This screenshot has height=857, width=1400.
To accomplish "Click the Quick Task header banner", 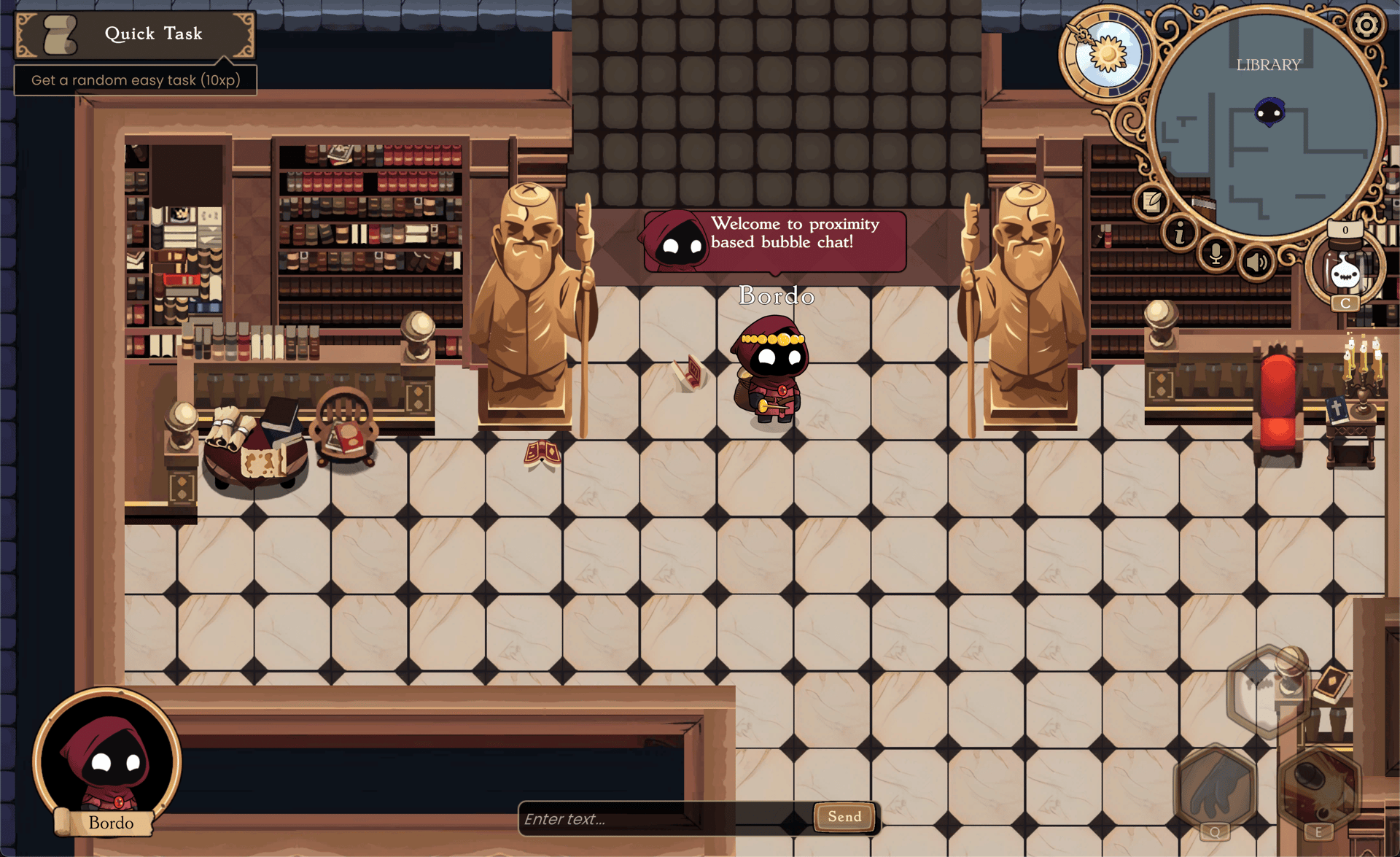I will [153, 34].
